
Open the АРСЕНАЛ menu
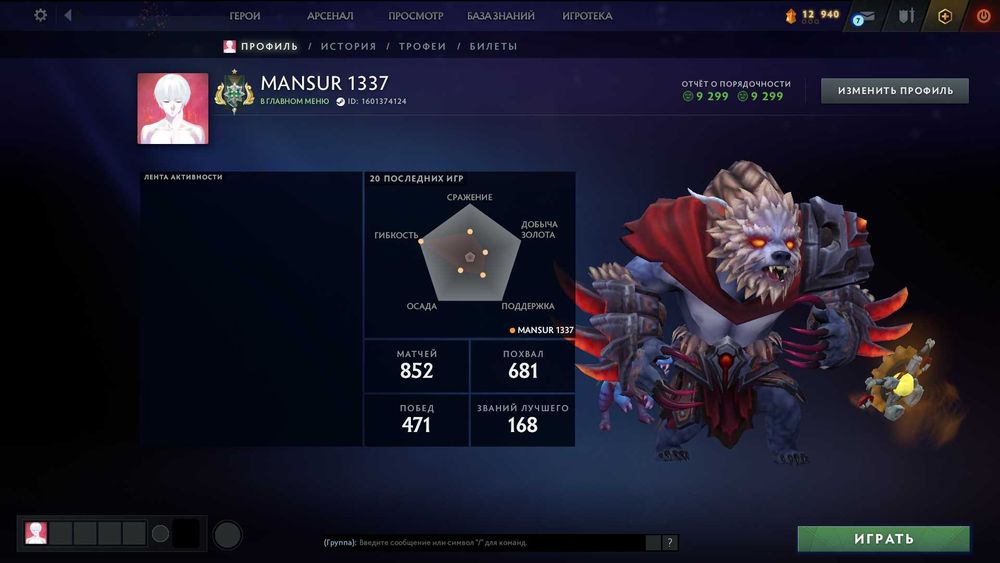coord(330,16)
